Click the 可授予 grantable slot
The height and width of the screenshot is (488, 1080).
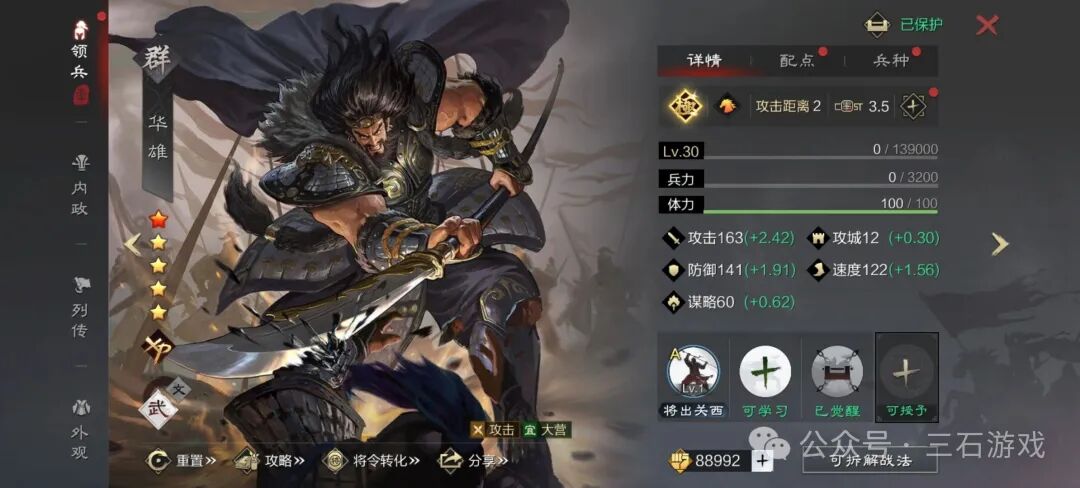[907, 378]
